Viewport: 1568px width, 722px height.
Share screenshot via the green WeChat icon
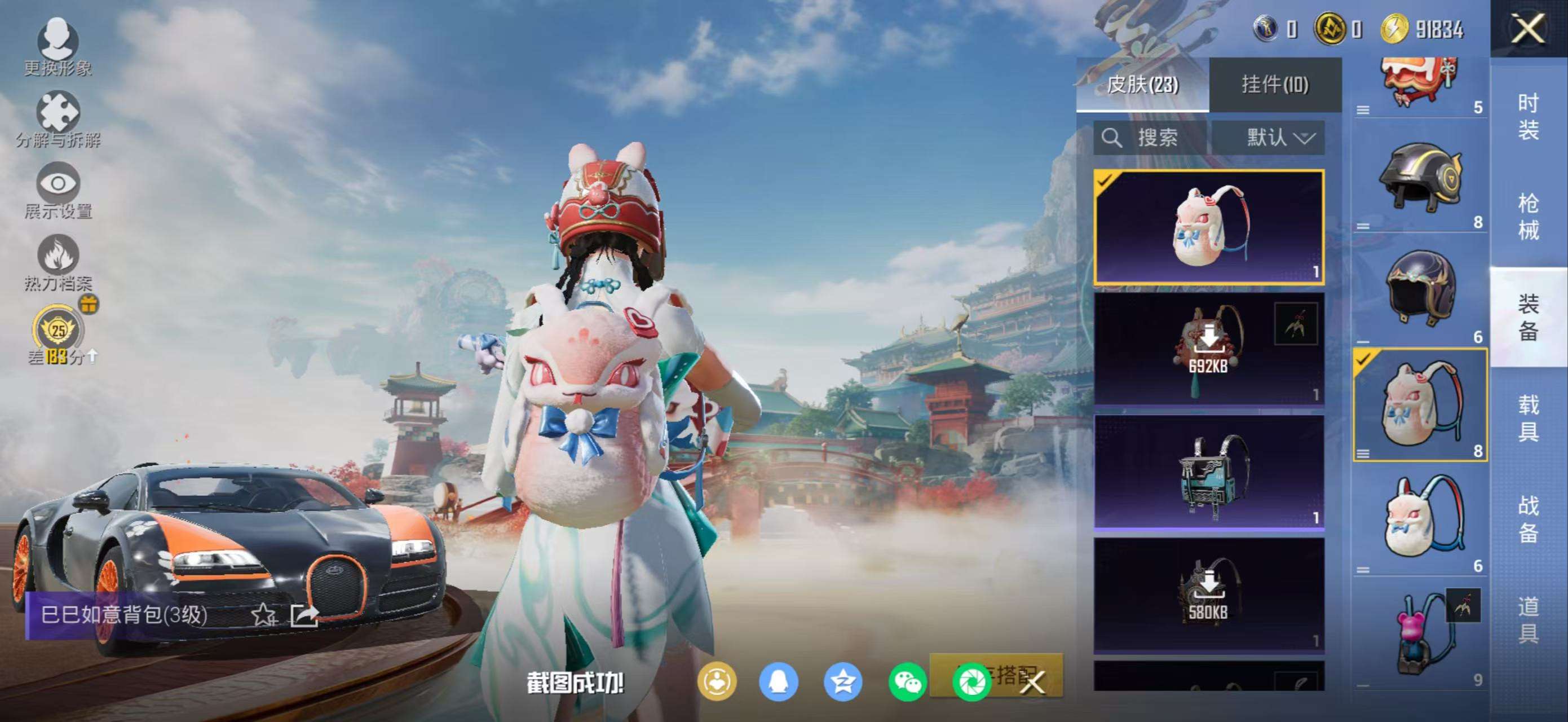pos(907,682)
